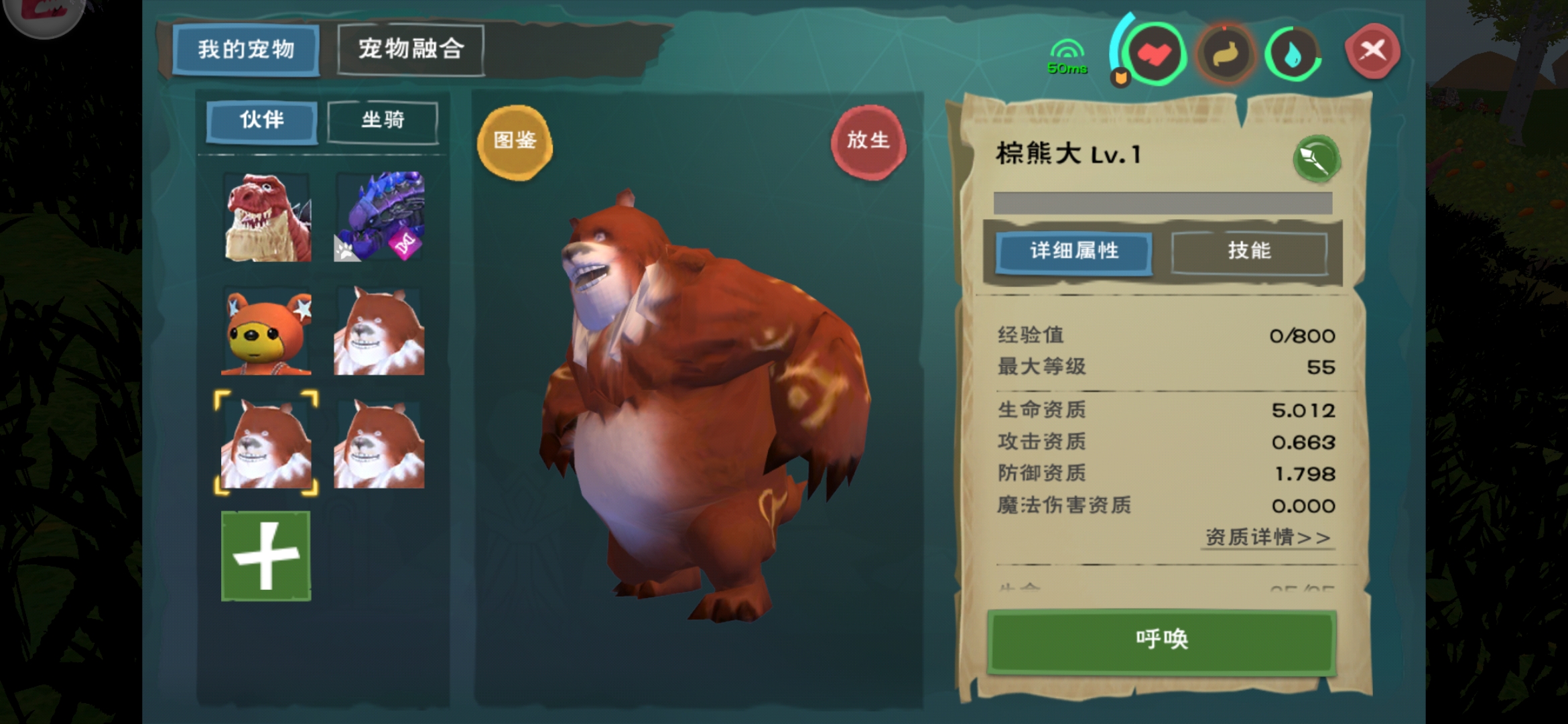The image size is (1568, 724).
Task: Open the 图鉴 pet encyclopedia
Action: (x=514, y=143)
